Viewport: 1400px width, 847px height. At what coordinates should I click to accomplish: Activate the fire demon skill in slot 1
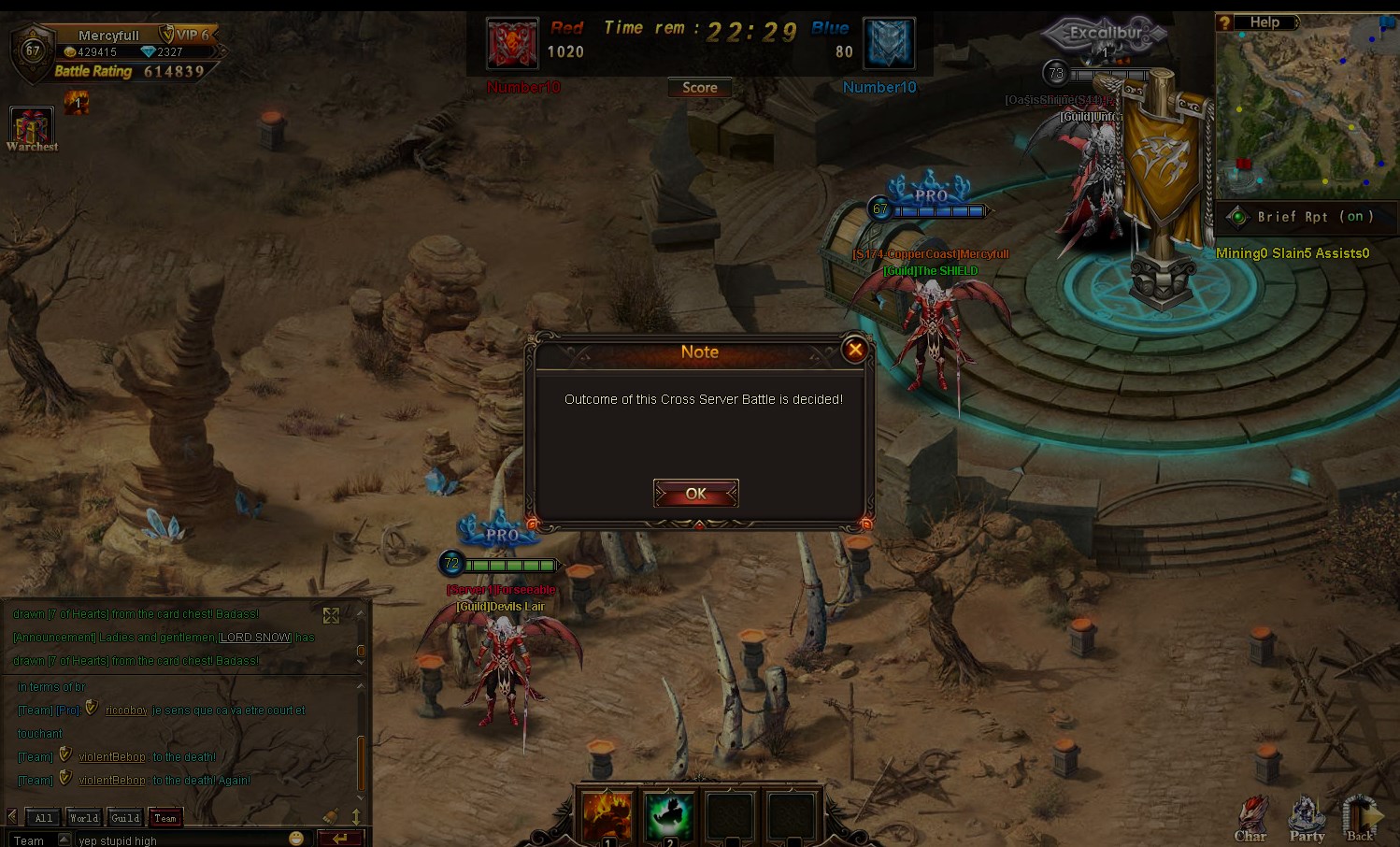(x=607, y=815)
